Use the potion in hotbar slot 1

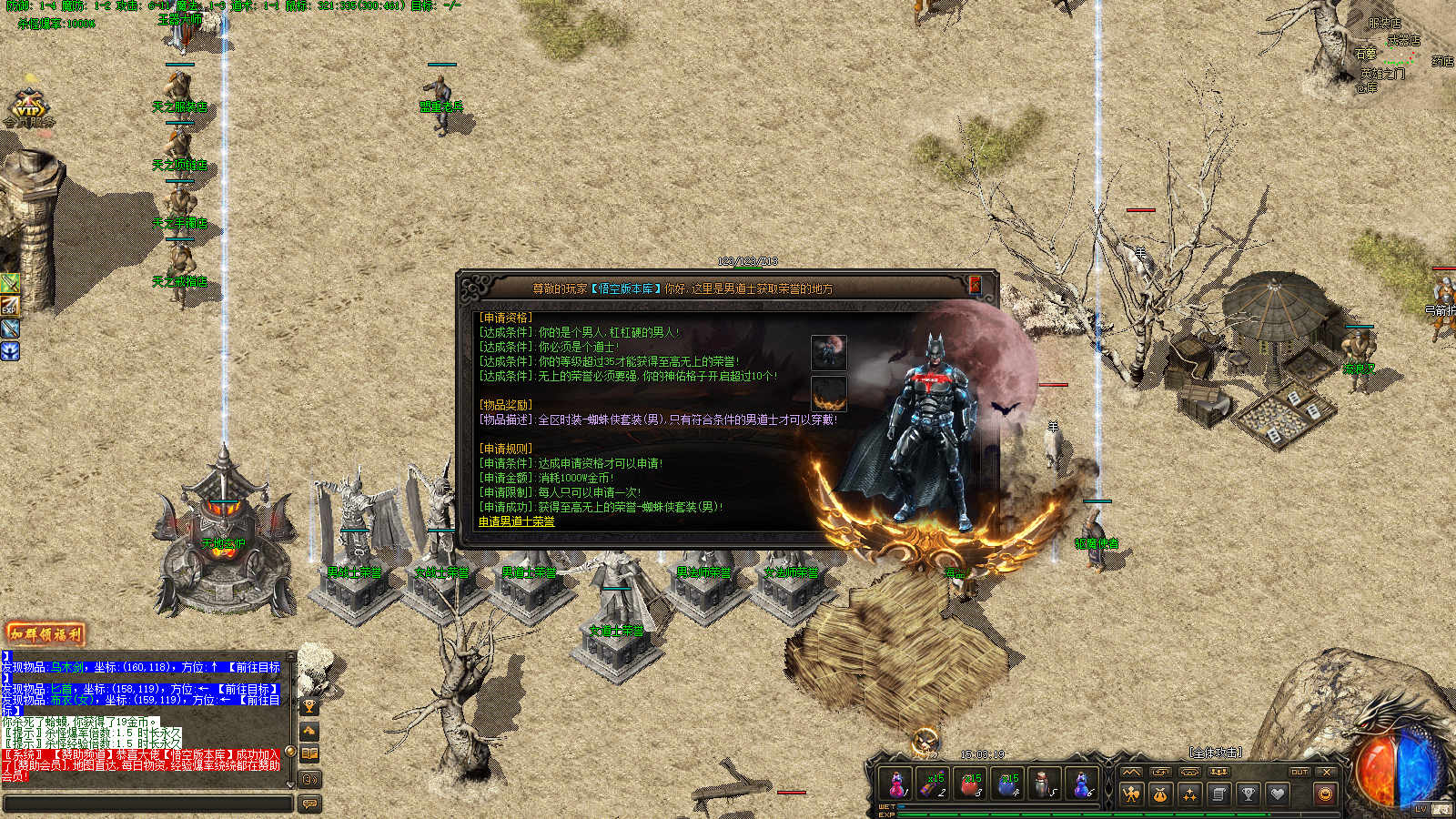tap(896, 784)
